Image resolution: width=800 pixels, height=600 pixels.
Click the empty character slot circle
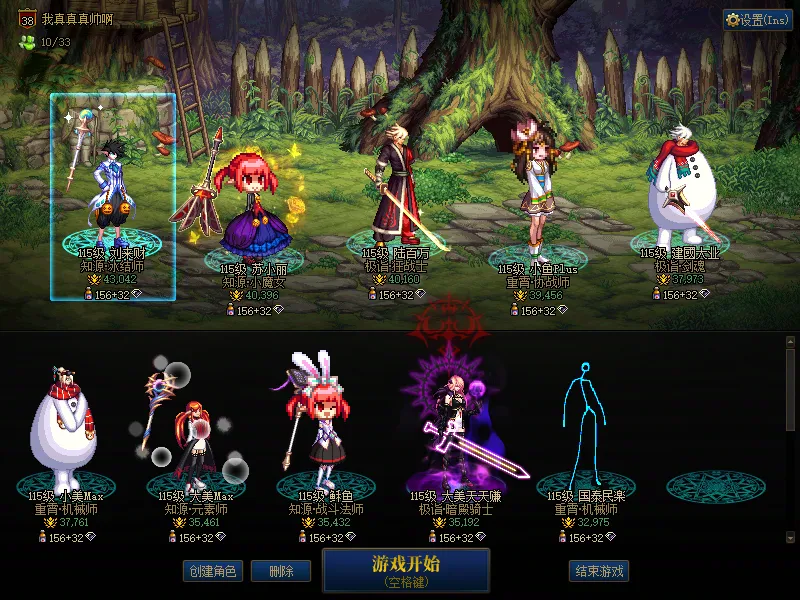pyautogui.click(x=715, y=486)
